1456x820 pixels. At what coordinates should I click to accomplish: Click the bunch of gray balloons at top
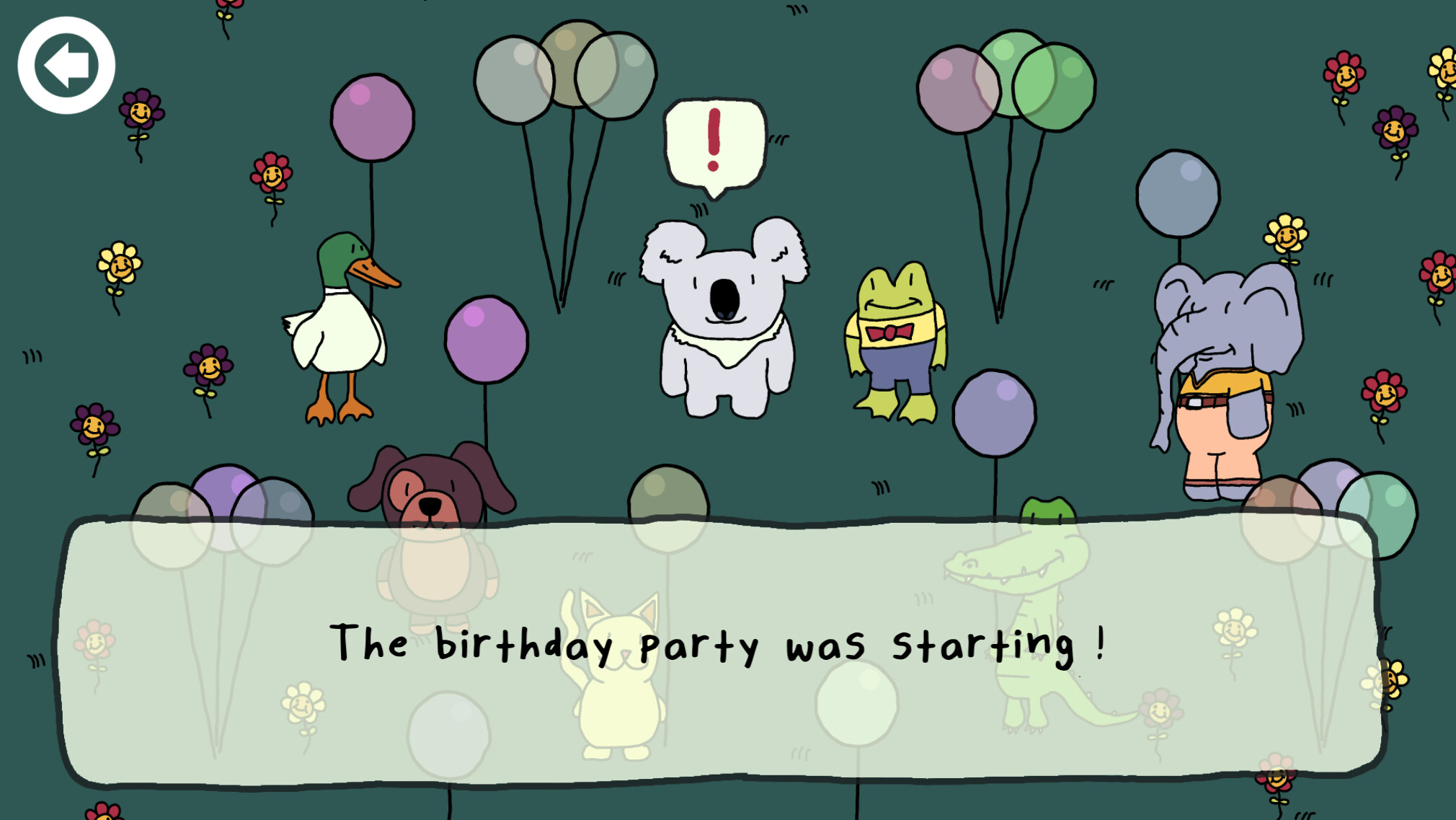(x=566, y=76)
